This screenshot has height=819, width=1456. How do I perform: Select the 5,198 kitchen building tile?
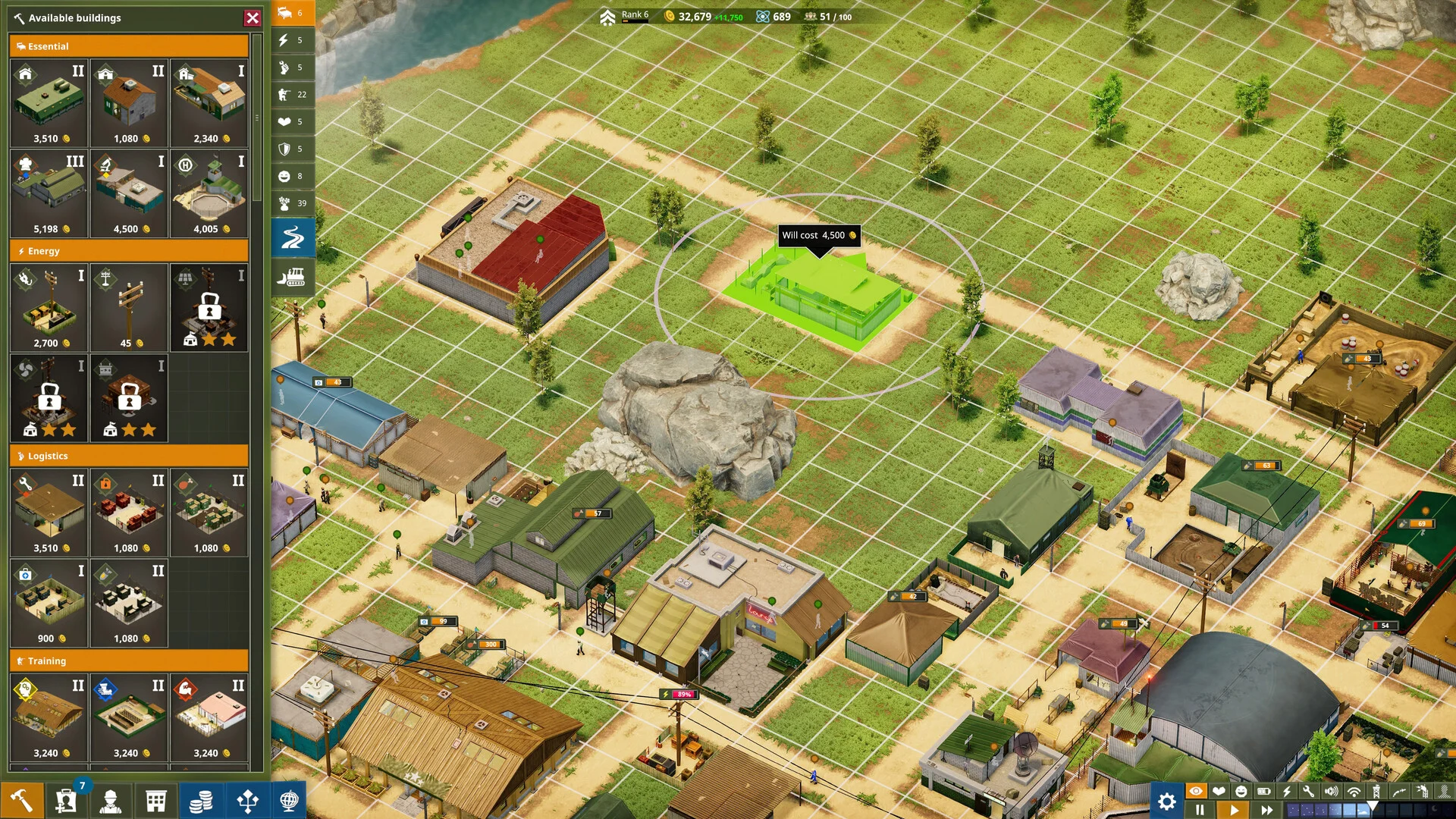click(x=49, y=193)
